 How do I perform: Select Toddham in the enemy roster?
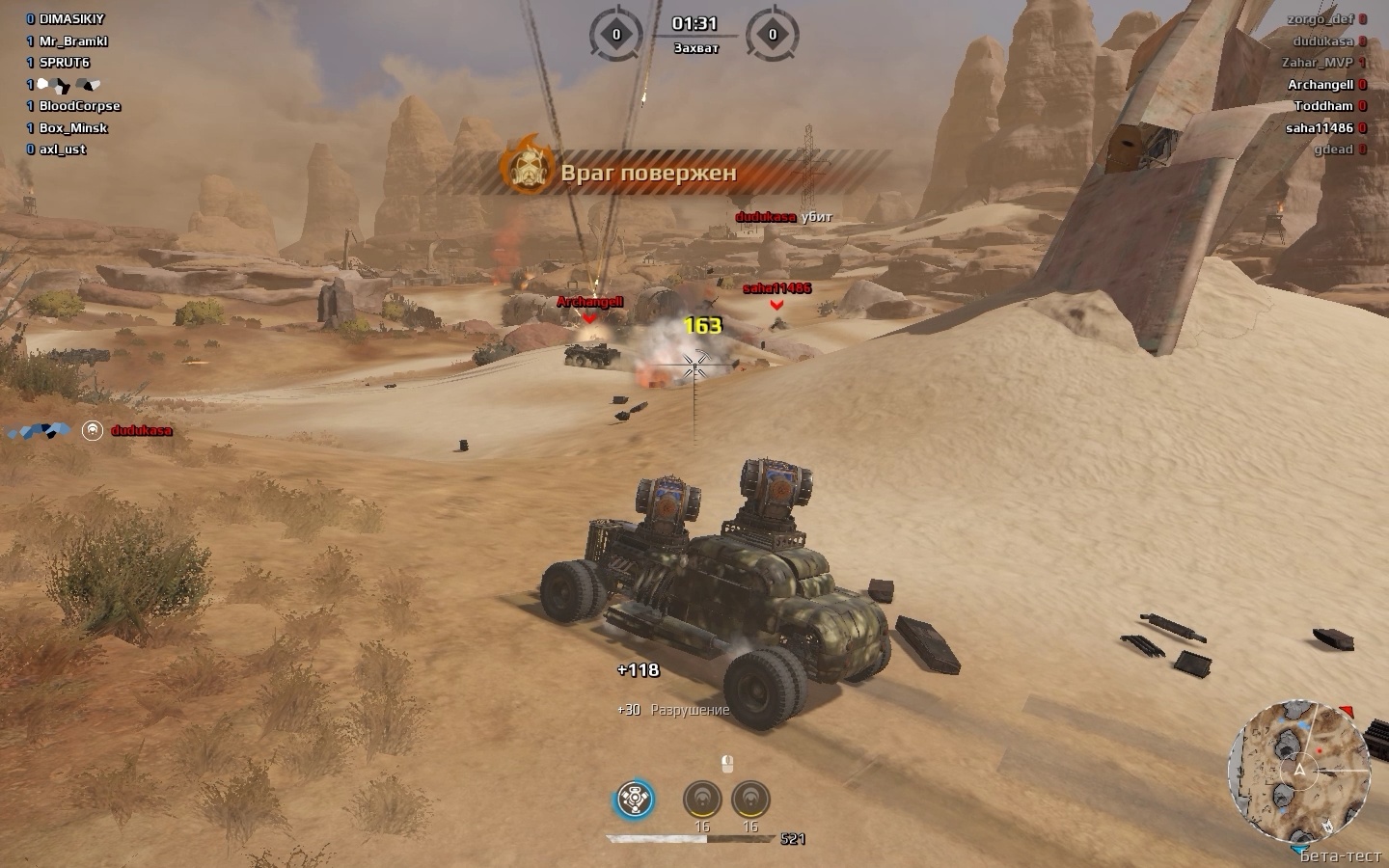1323,106
